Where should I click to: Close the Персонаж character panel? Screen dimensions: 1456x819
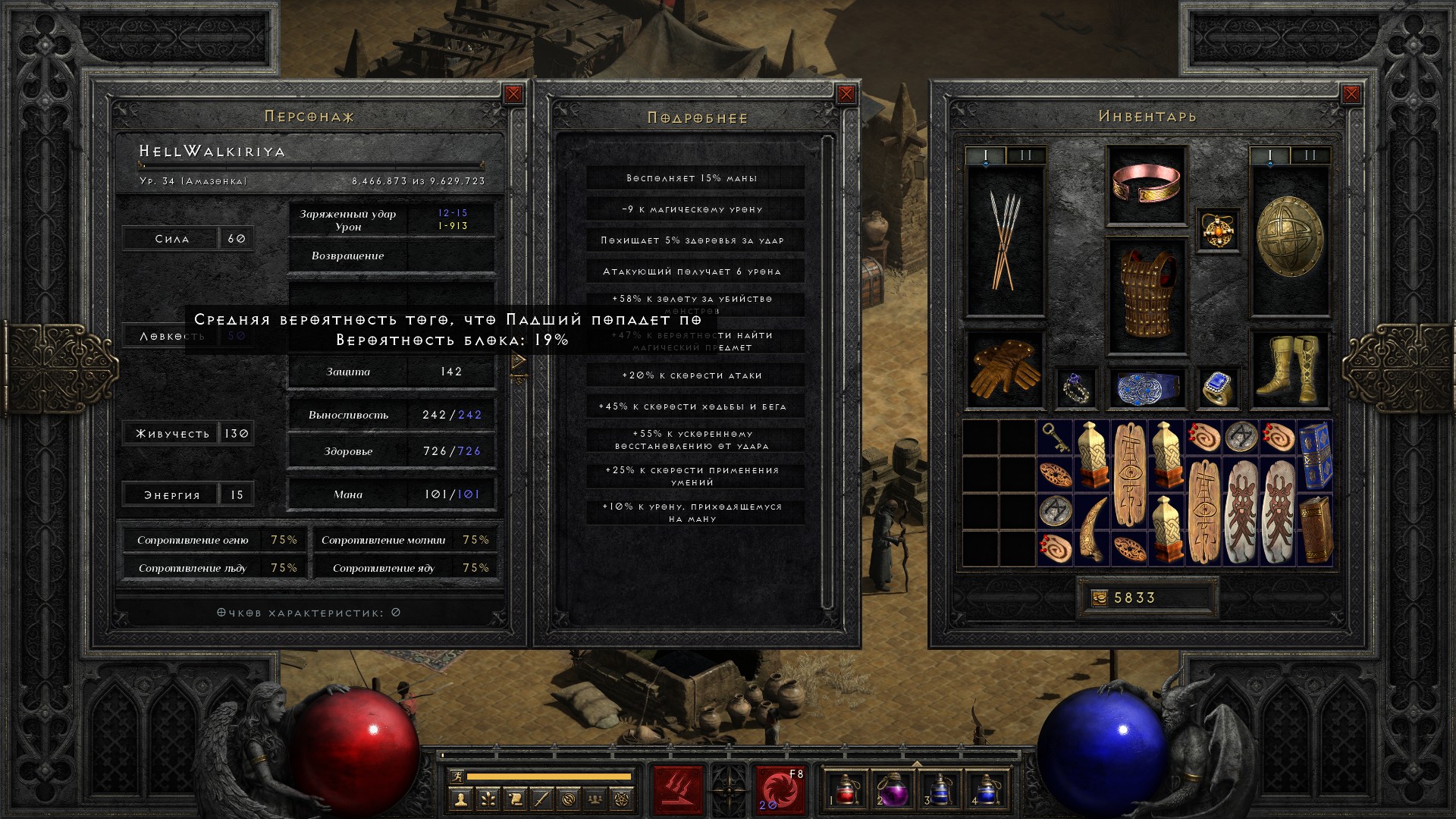point(513,94)
